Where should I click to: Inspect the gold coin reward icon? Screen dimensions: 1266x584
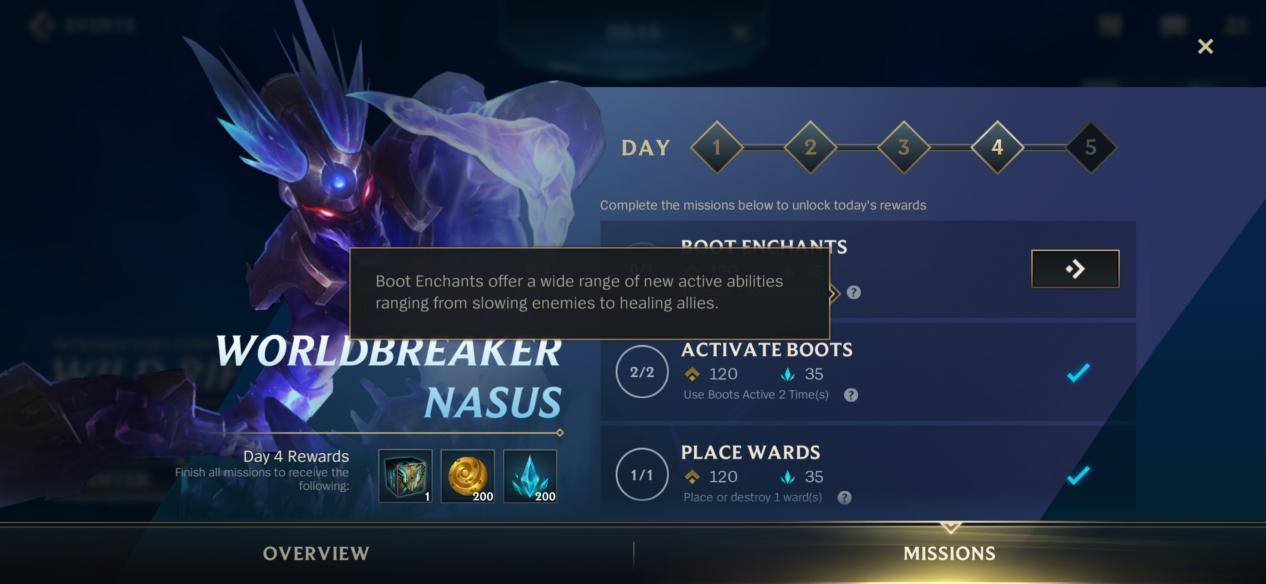coord(467,476)
